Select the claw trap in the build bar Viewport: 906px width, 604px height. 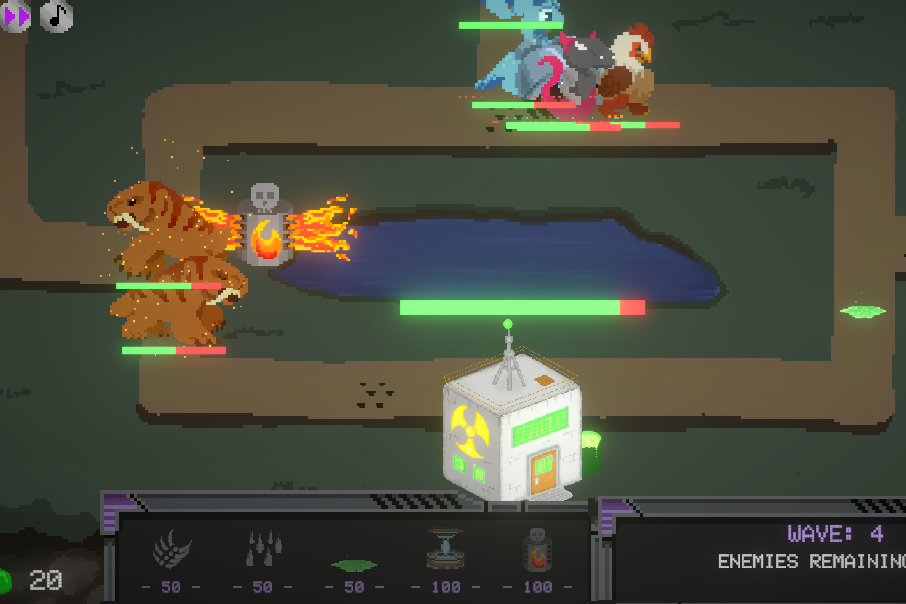171,549
